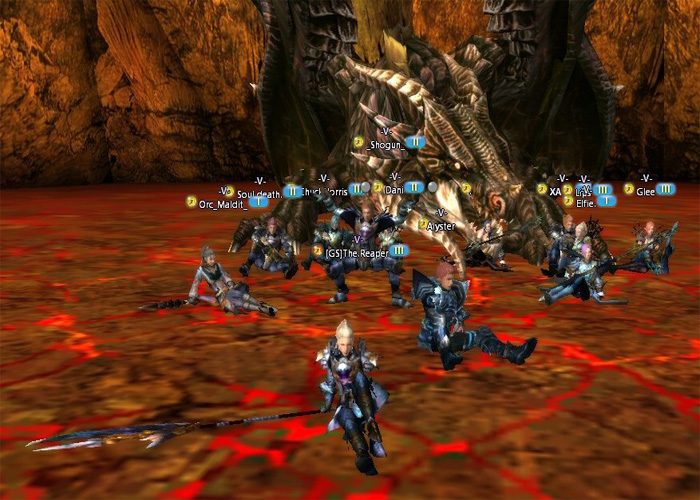The height and width of the screenshot is (500, 700).
Task: Select the Soul.death nameplate
Action: point(259,192)
